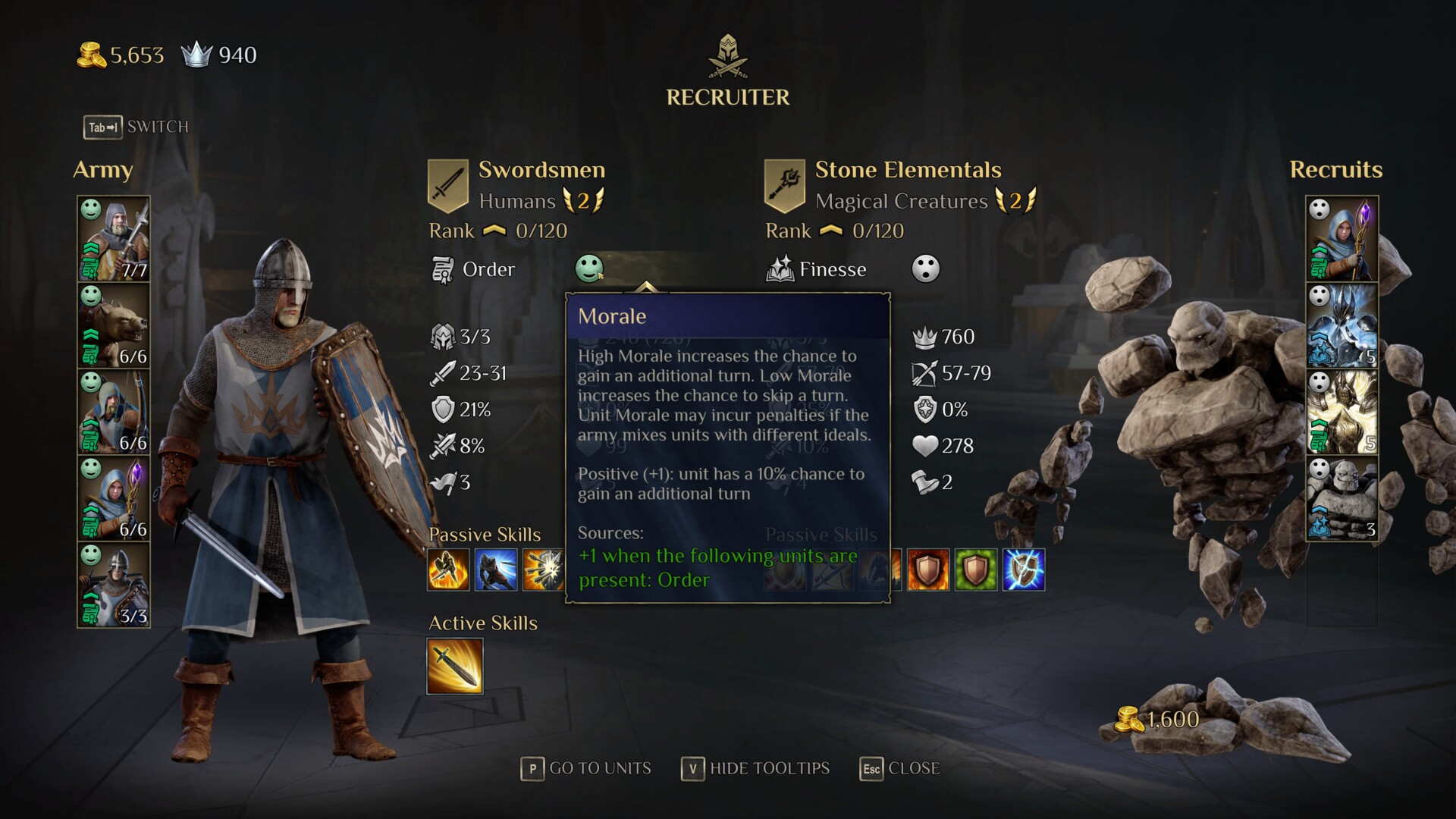
Task: Choose the ice armored knight recruit
Action: (1341, 326)
